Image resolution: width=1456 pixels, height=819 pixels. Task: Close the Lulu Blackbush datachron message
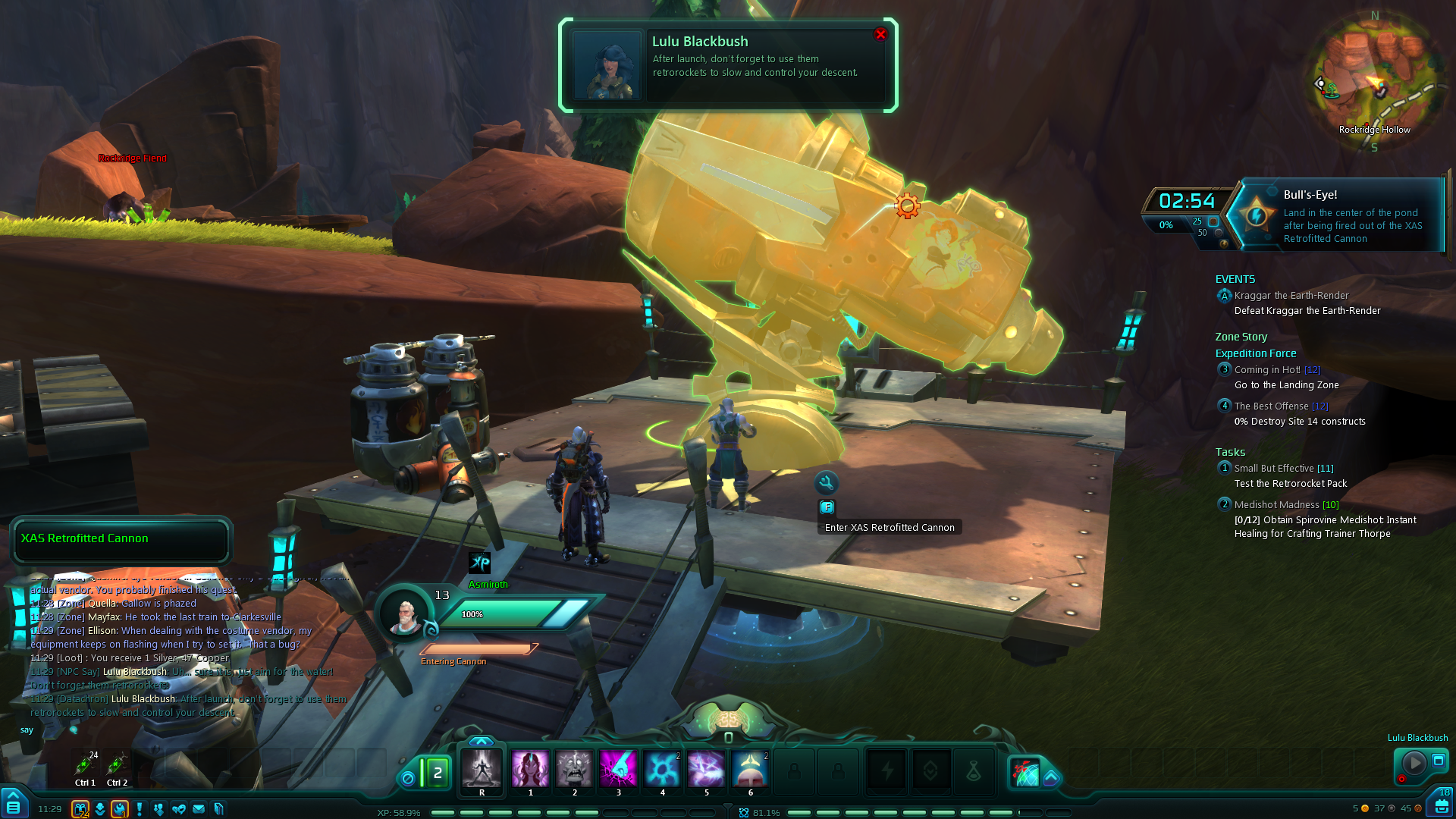[x=880, y=34]
